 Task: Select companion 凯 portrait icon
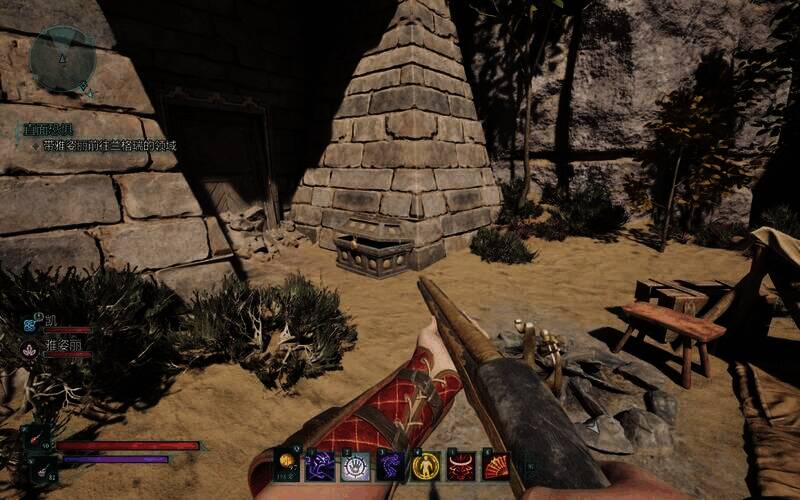[x=30, y=322]
